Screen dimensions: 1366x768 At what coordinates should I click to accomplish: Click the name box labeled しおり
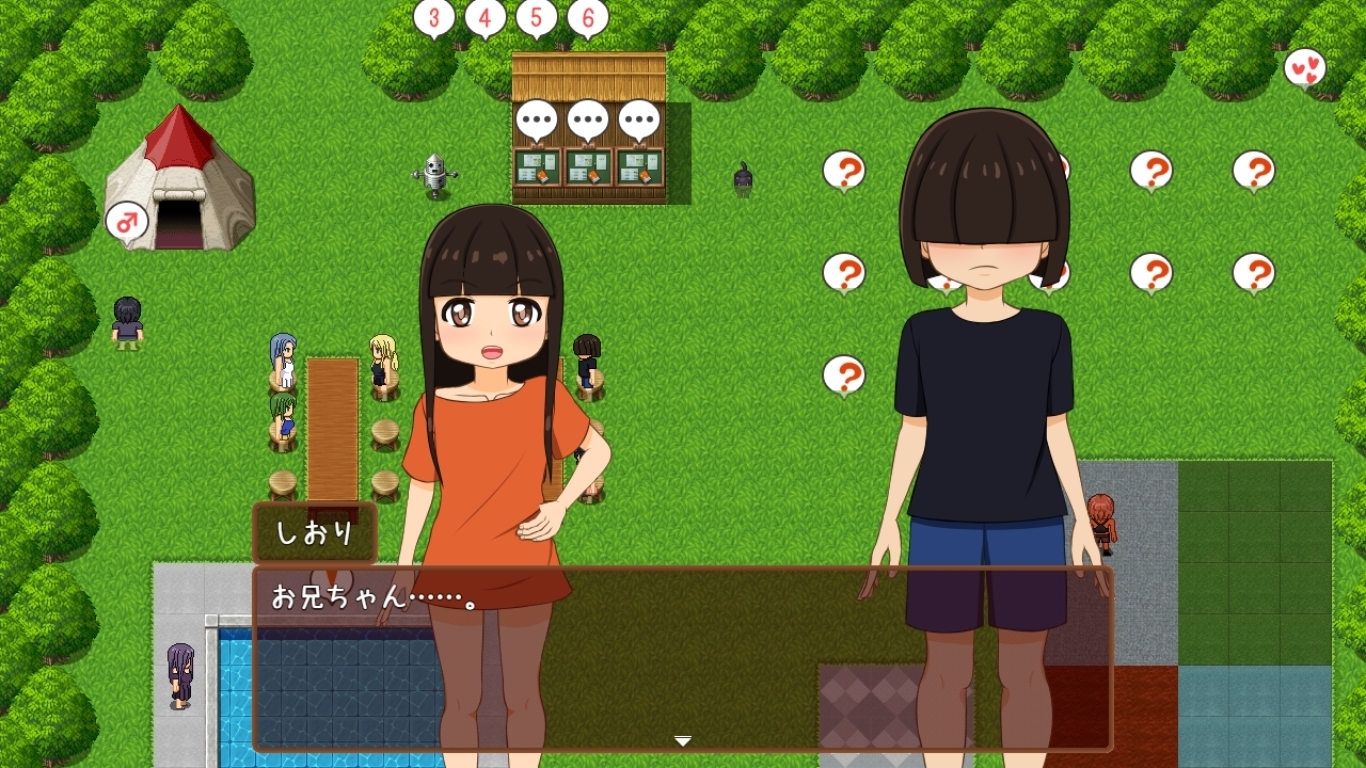pyautogui.click(x=313, y=533)
